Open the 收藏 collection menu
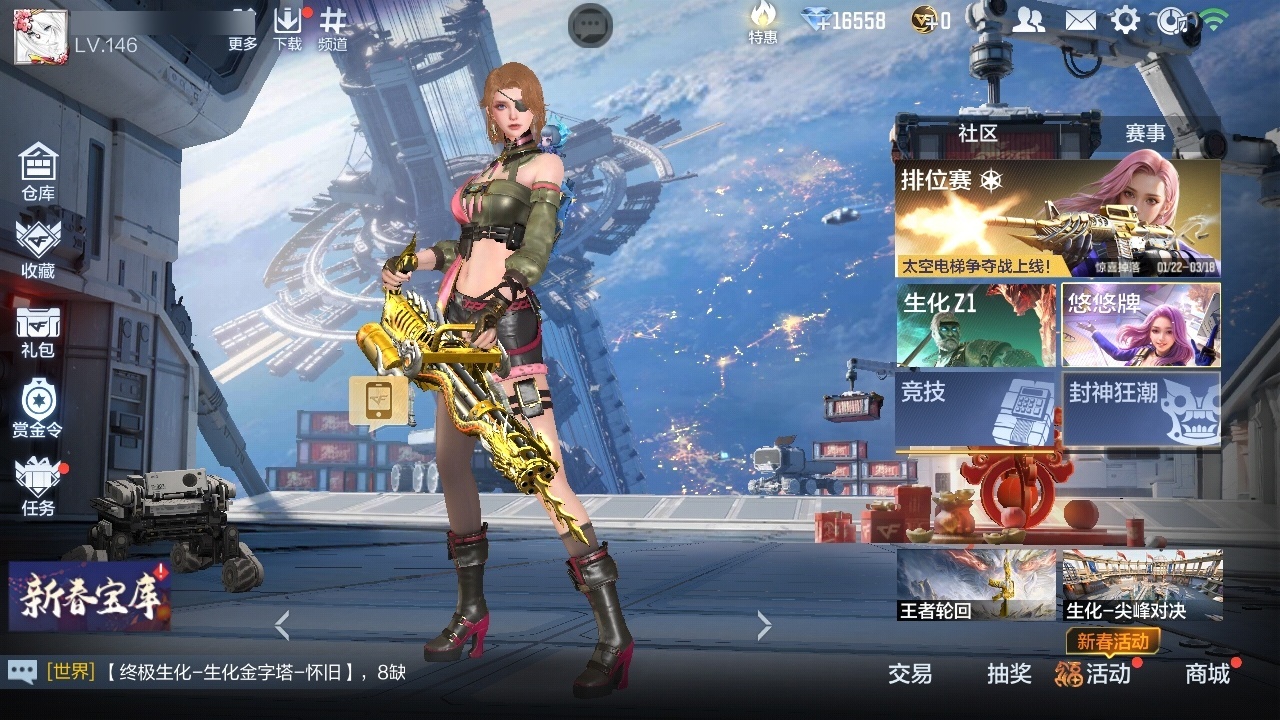This screenshot has width=1280, height=720. click(38, 248)
